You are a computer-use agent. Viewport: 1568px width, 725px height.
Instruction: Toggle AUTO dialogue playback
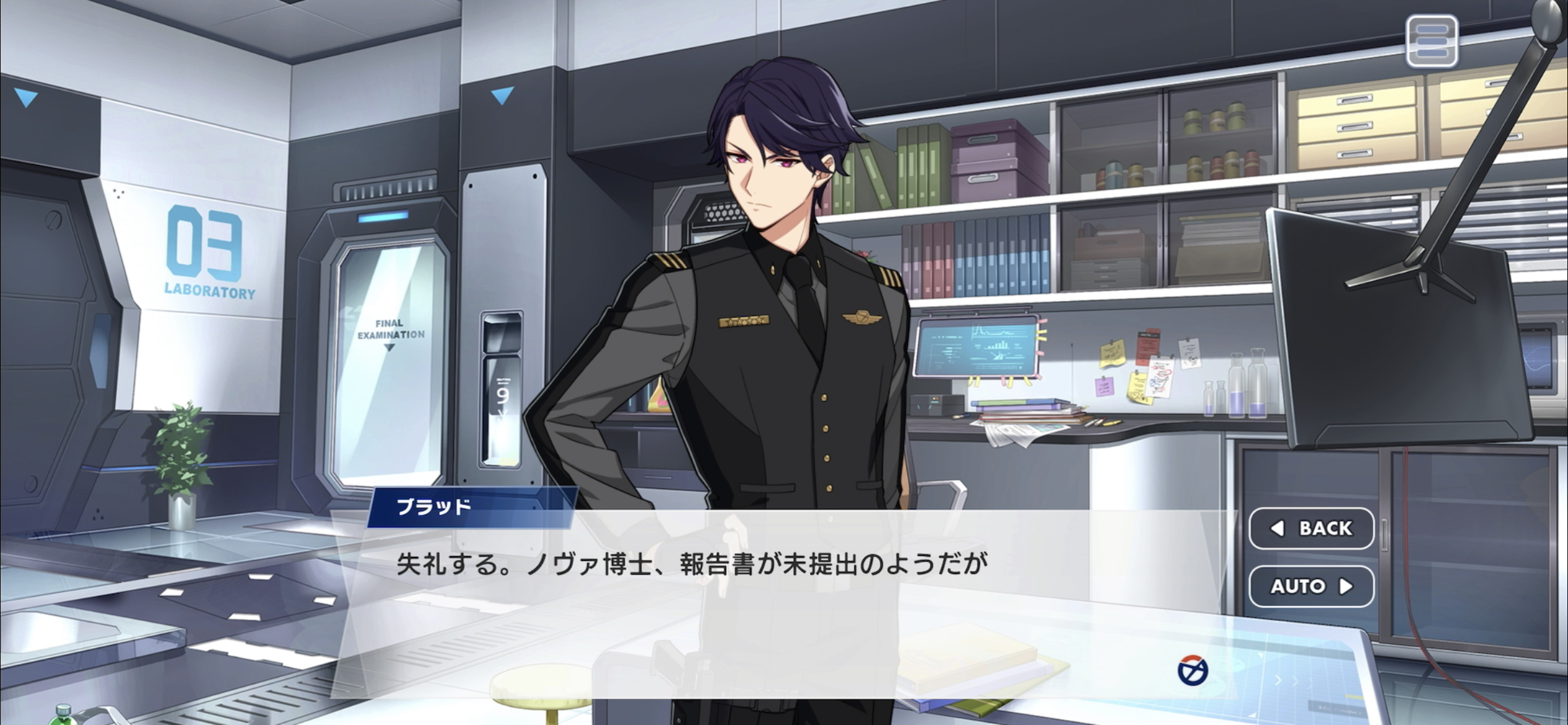pos(1311,586)
